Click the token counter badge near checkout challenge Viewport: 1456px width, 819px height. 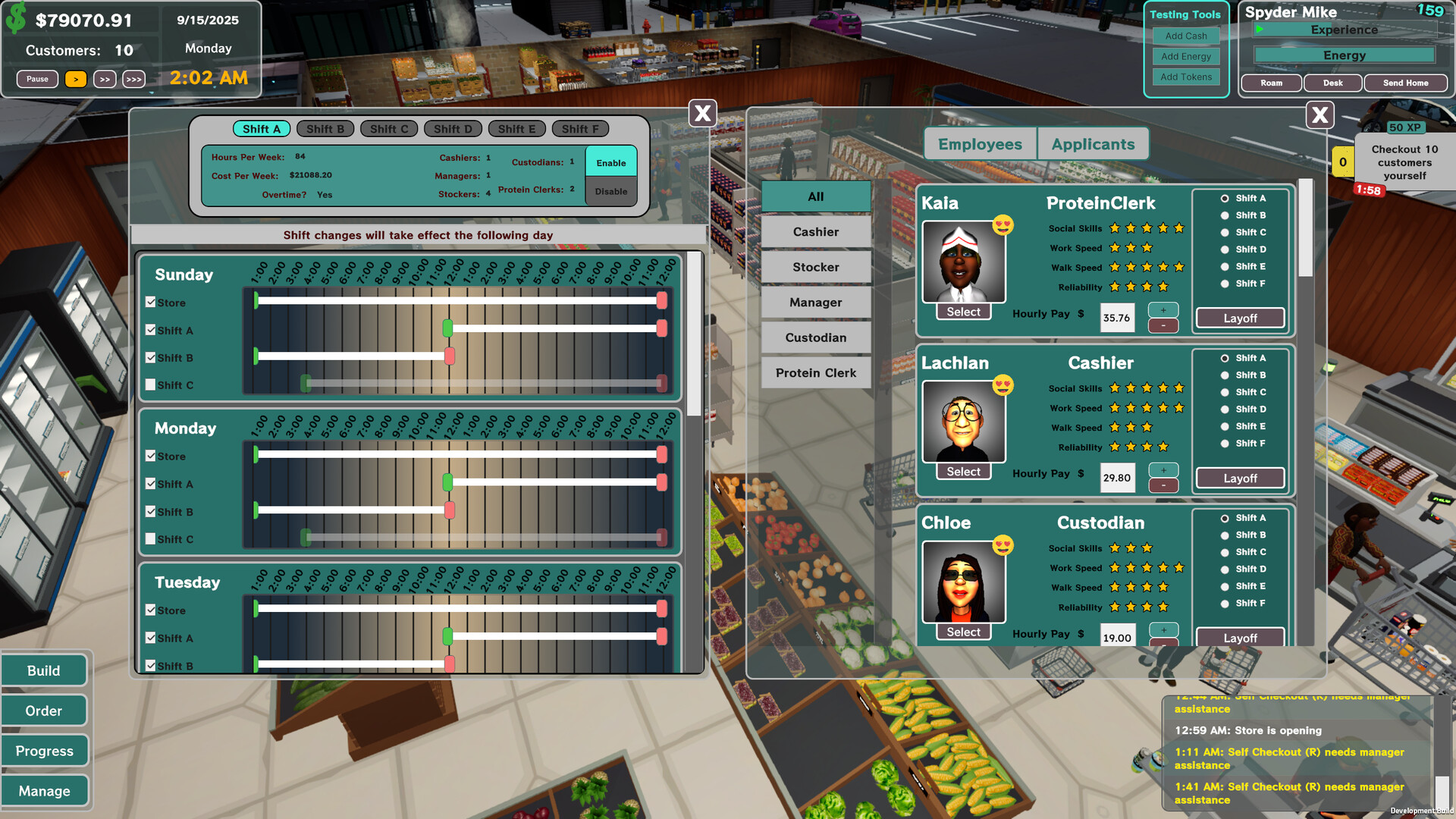[1342, 162]
